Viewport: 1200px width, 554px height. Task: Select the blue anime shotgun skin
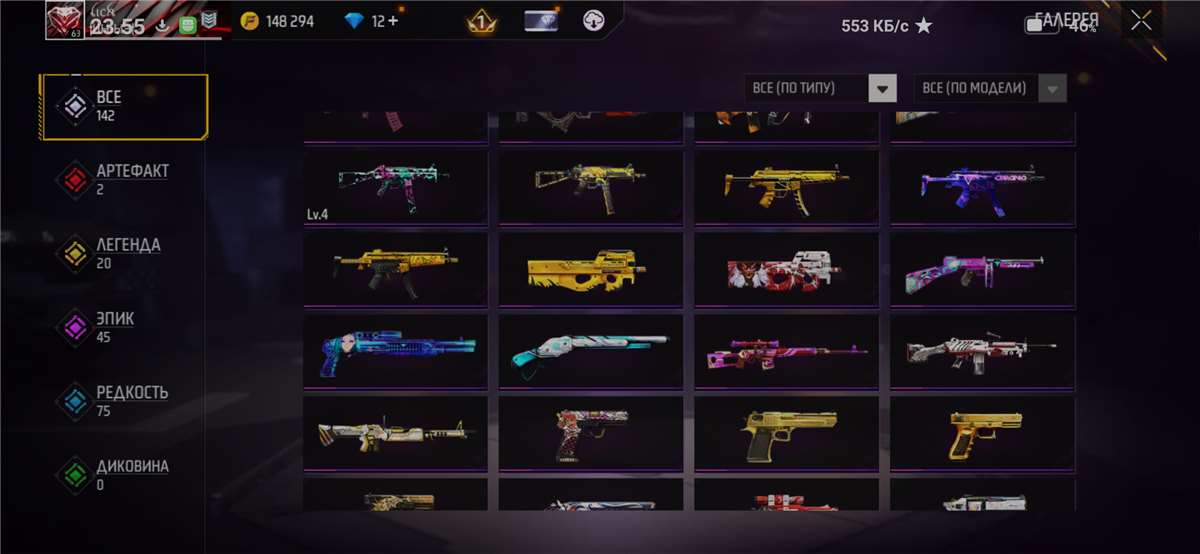click(x=396, y=350)
